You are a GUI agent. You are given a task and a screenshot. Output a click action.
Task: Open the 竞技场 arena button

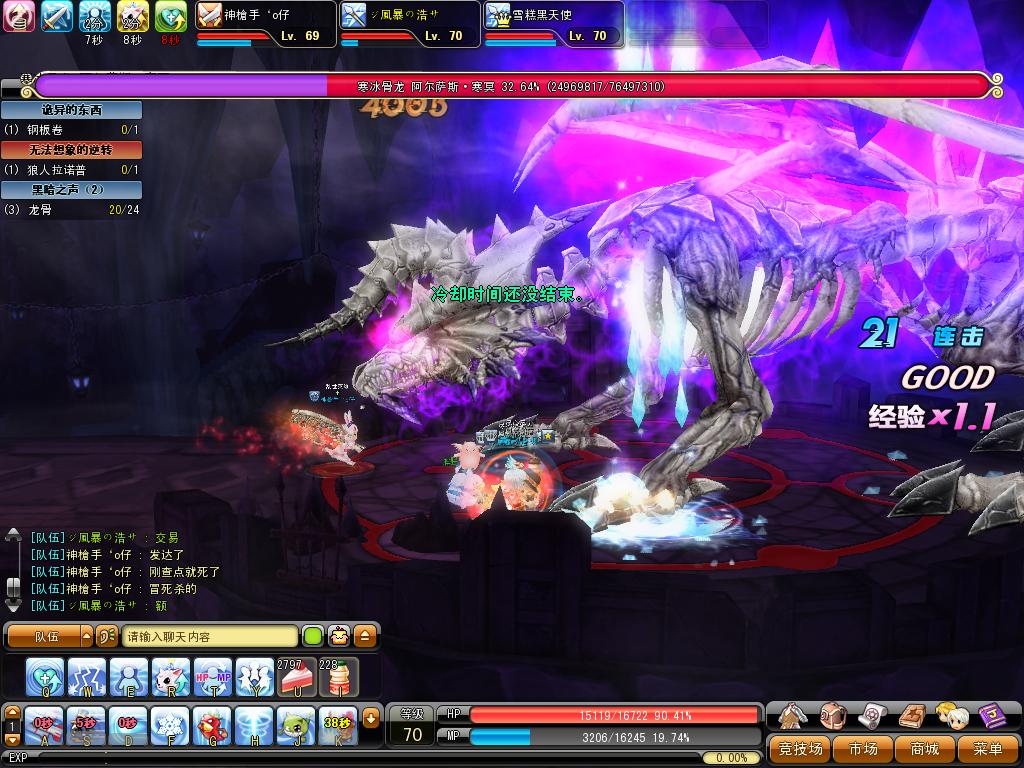tap(801, 748)
